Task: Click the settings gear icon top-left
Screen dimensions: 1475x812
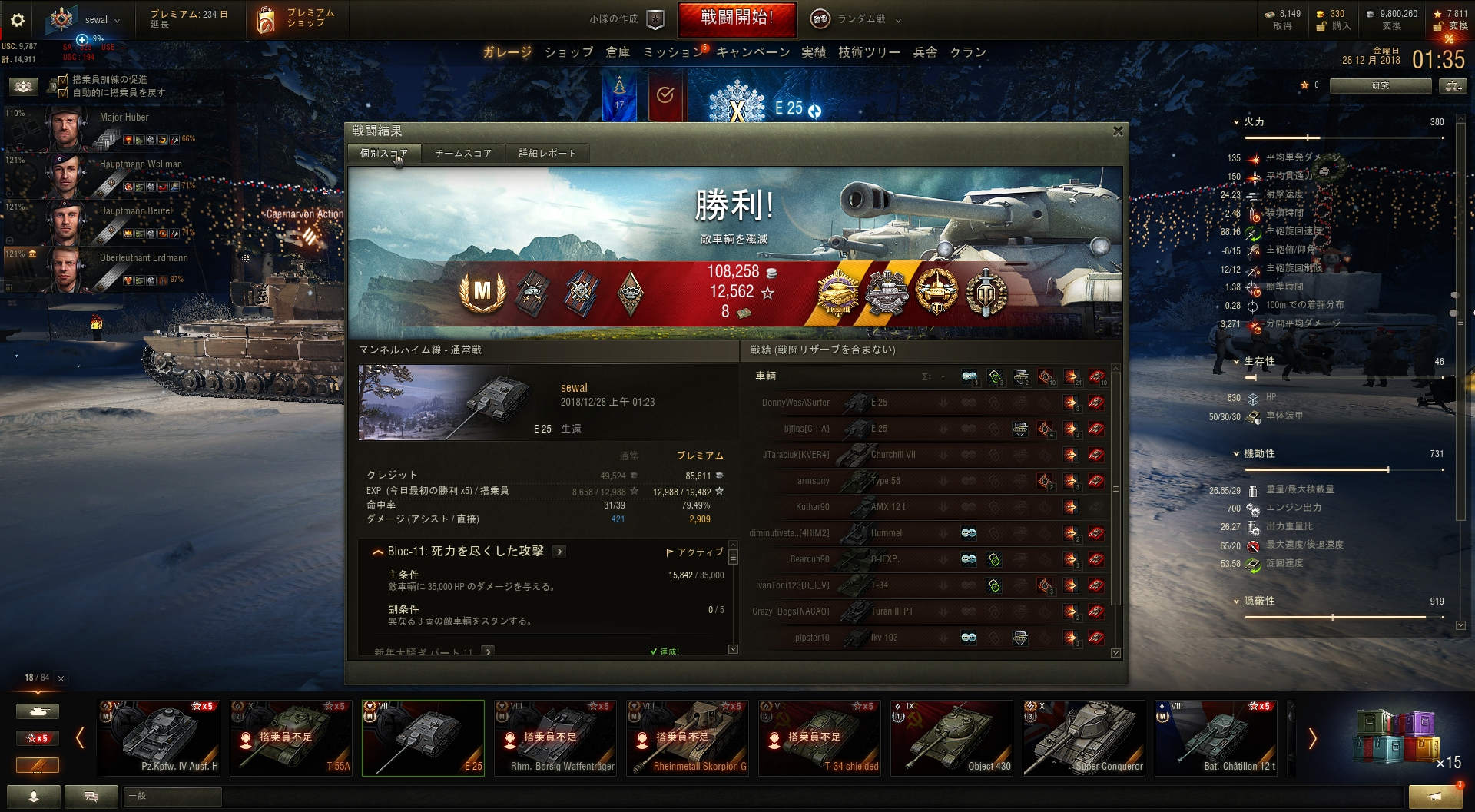Action: coord(17,20)
